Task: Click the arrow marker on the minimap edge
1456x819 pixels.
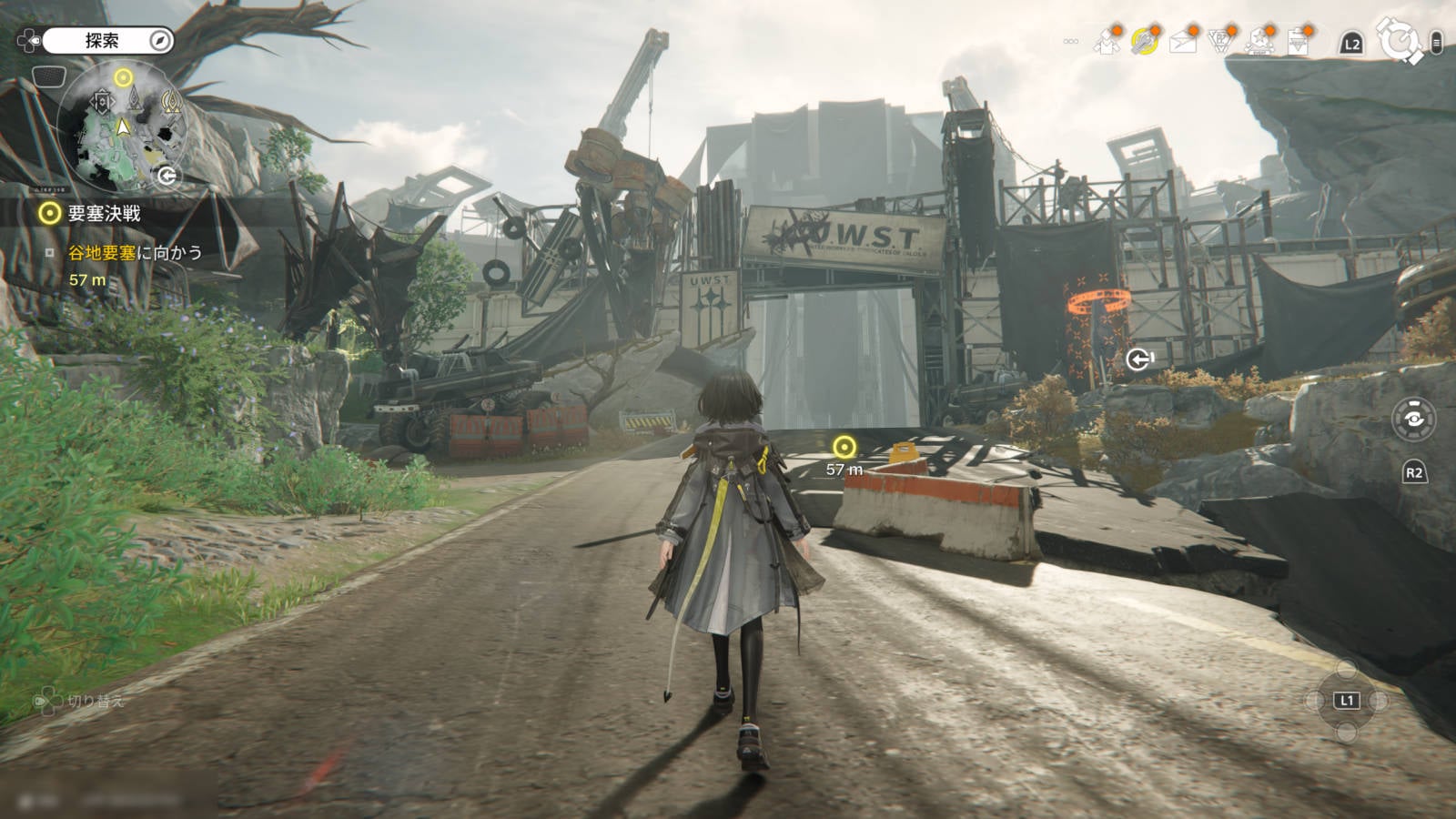Action: [167, 177]
